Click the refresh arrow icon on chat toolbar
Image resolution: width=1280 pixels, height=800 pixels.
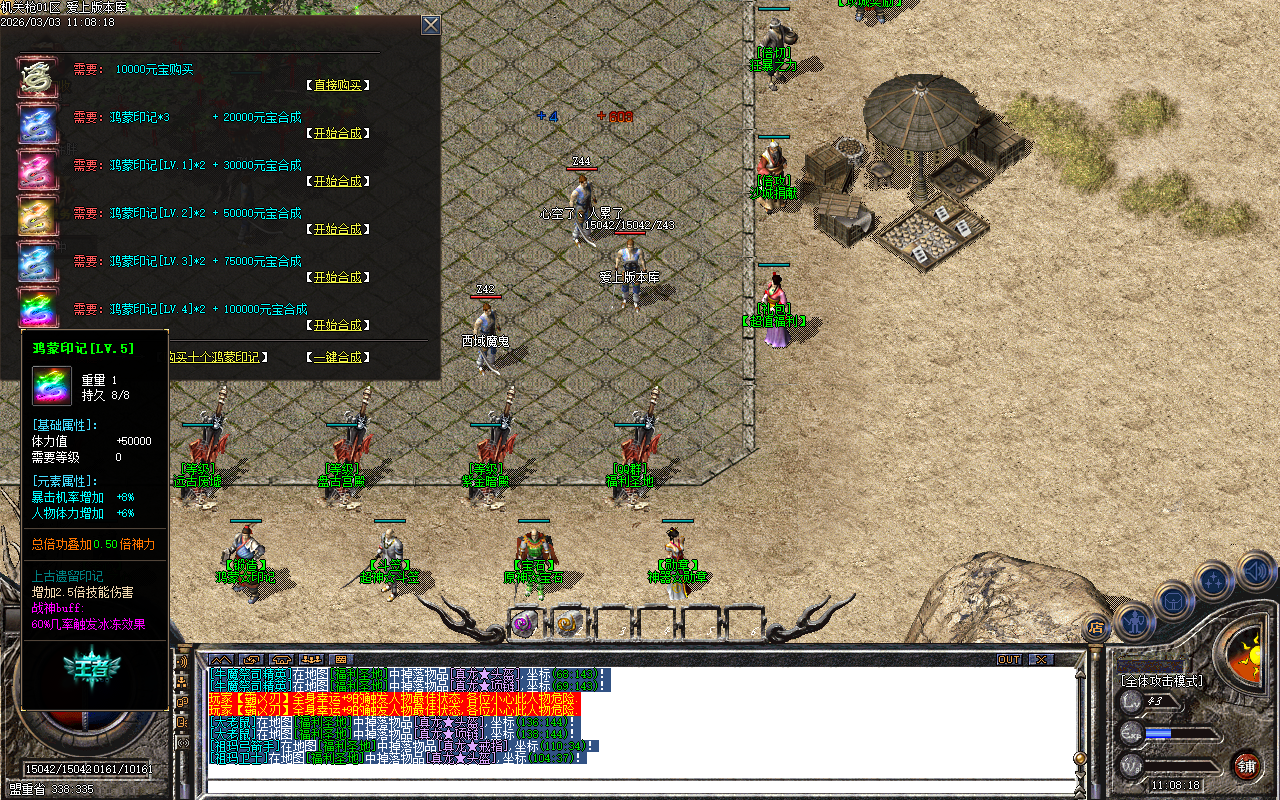pyautogui.click(x=252, y=659)
